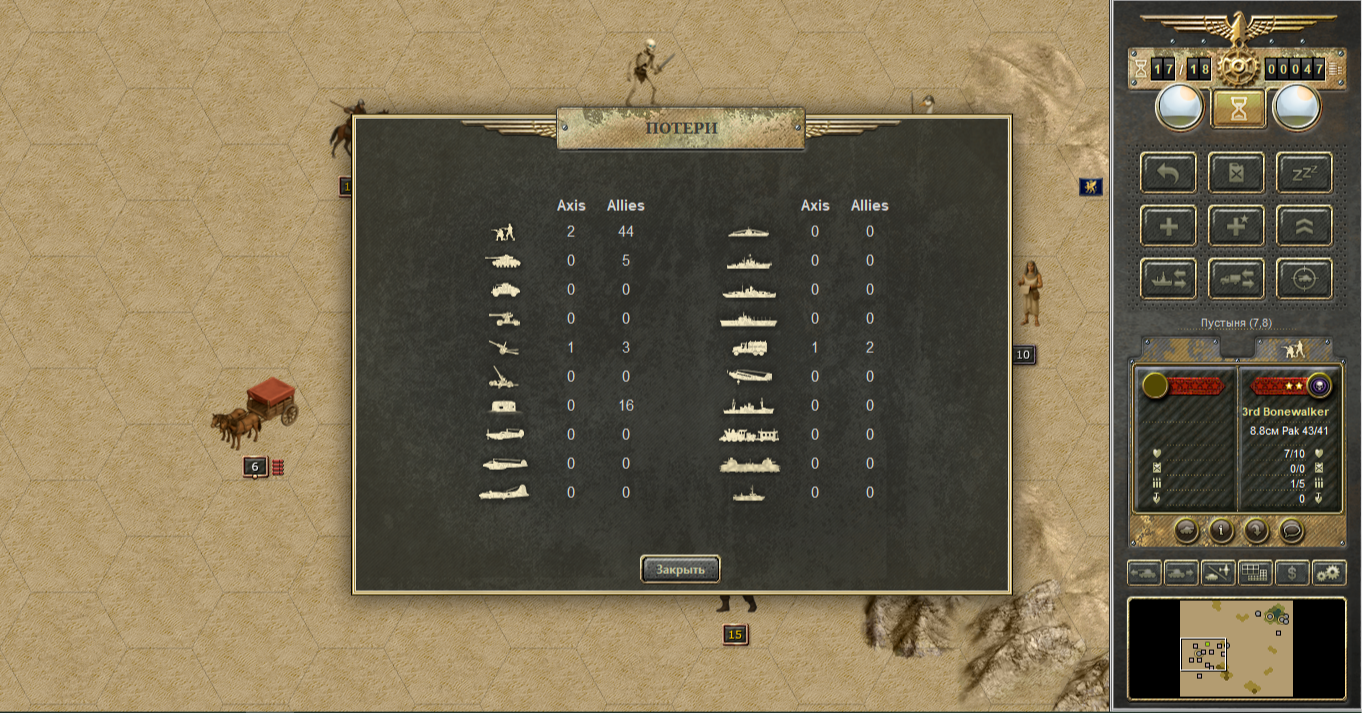Close the losses window with Закрыть
This screenshot has height=713, width=1362.
pyautogui.click(x=680, y=569)
